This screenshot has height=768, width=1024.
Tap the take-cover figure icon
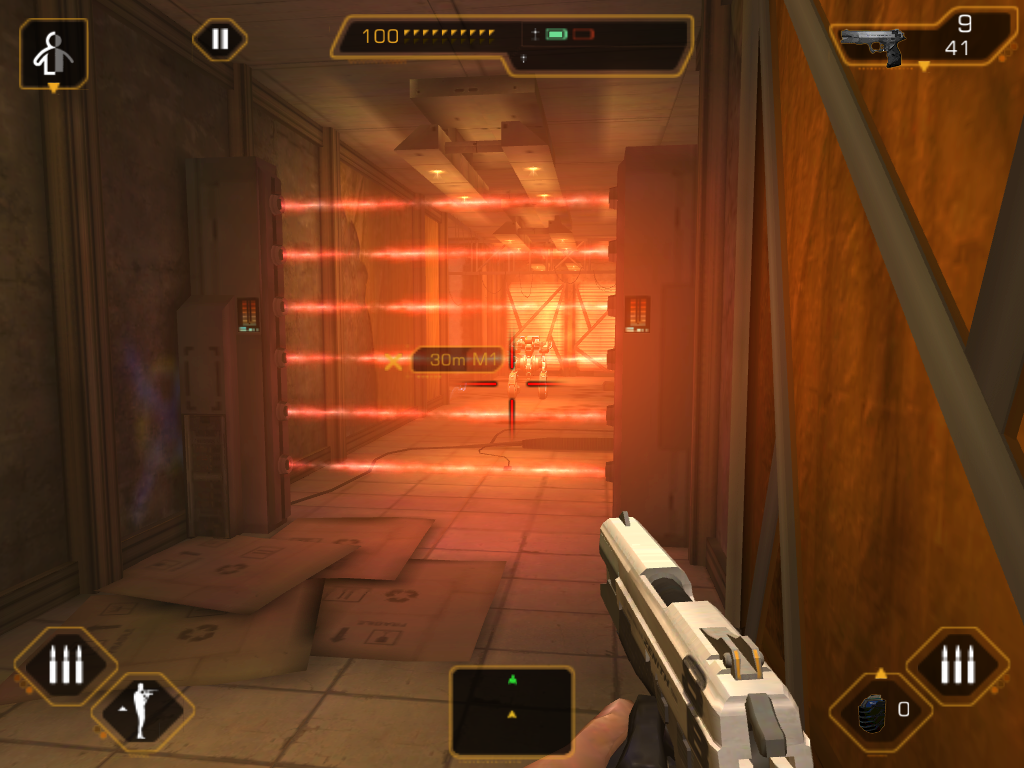click(54, 54)
